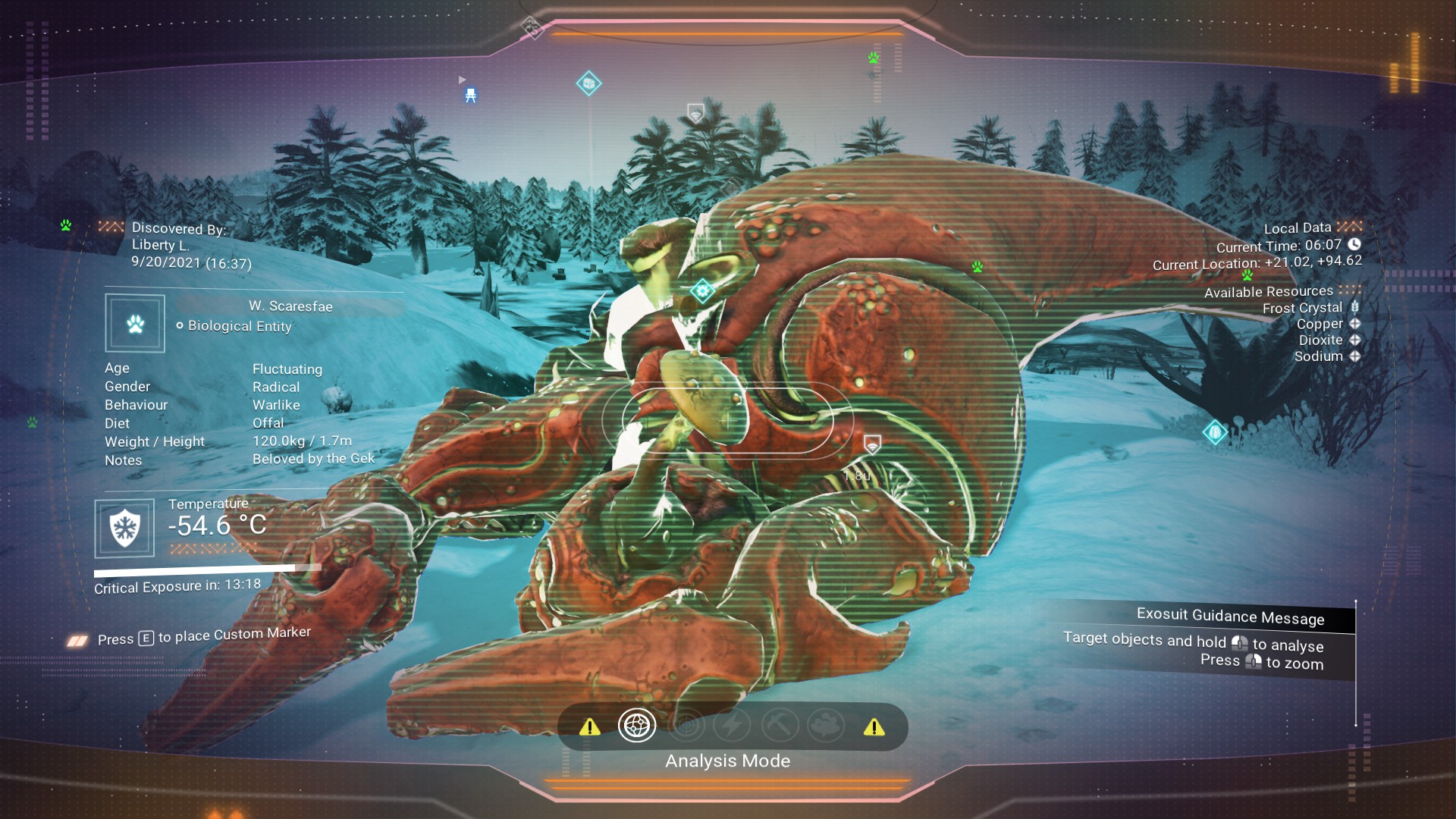Click the Exosuit Guidance Message header
1456x819 pixels.
tap(1229, 617)
